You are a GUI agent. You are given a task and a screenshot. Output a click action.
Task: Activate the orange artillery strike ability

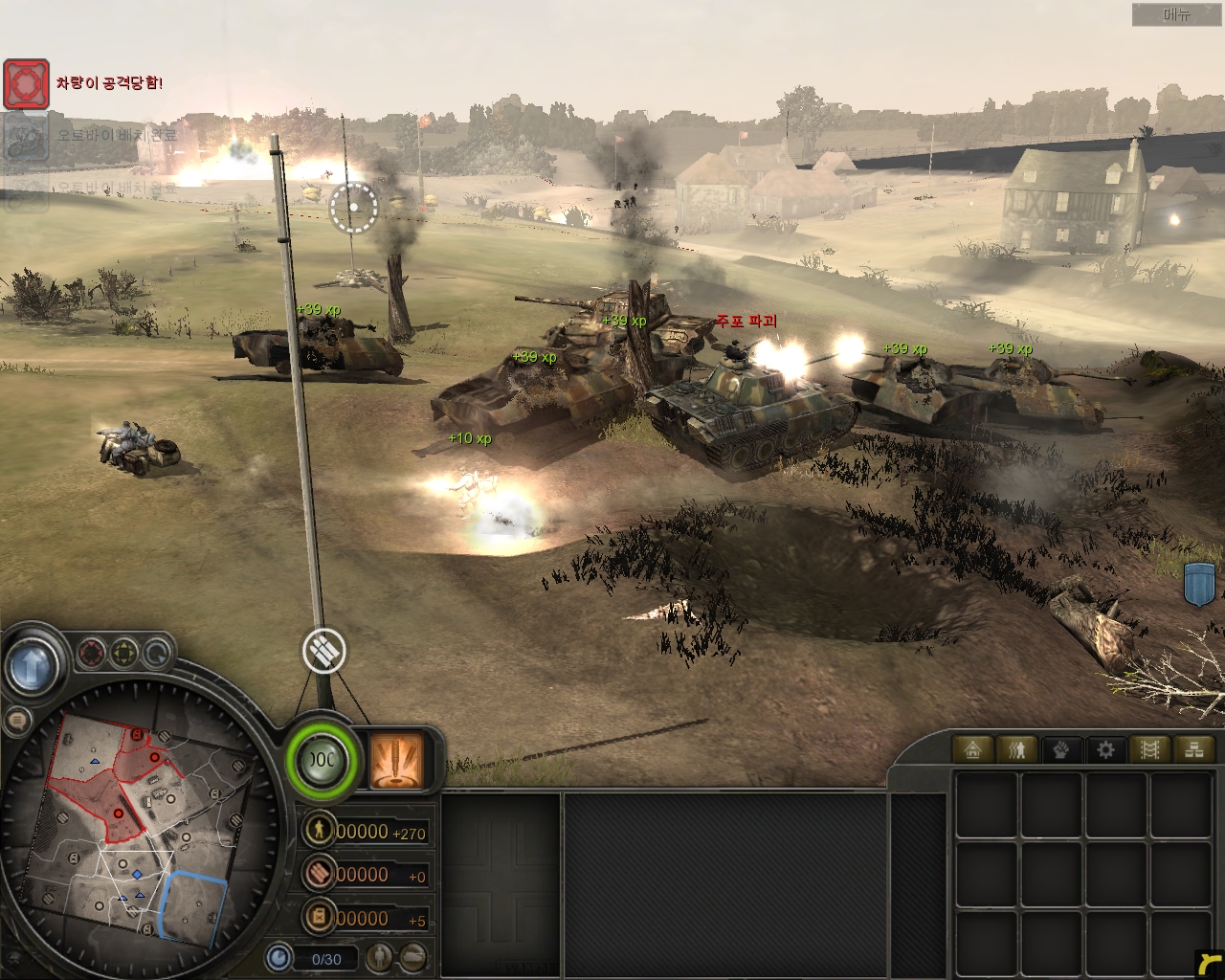pos(397,761)
